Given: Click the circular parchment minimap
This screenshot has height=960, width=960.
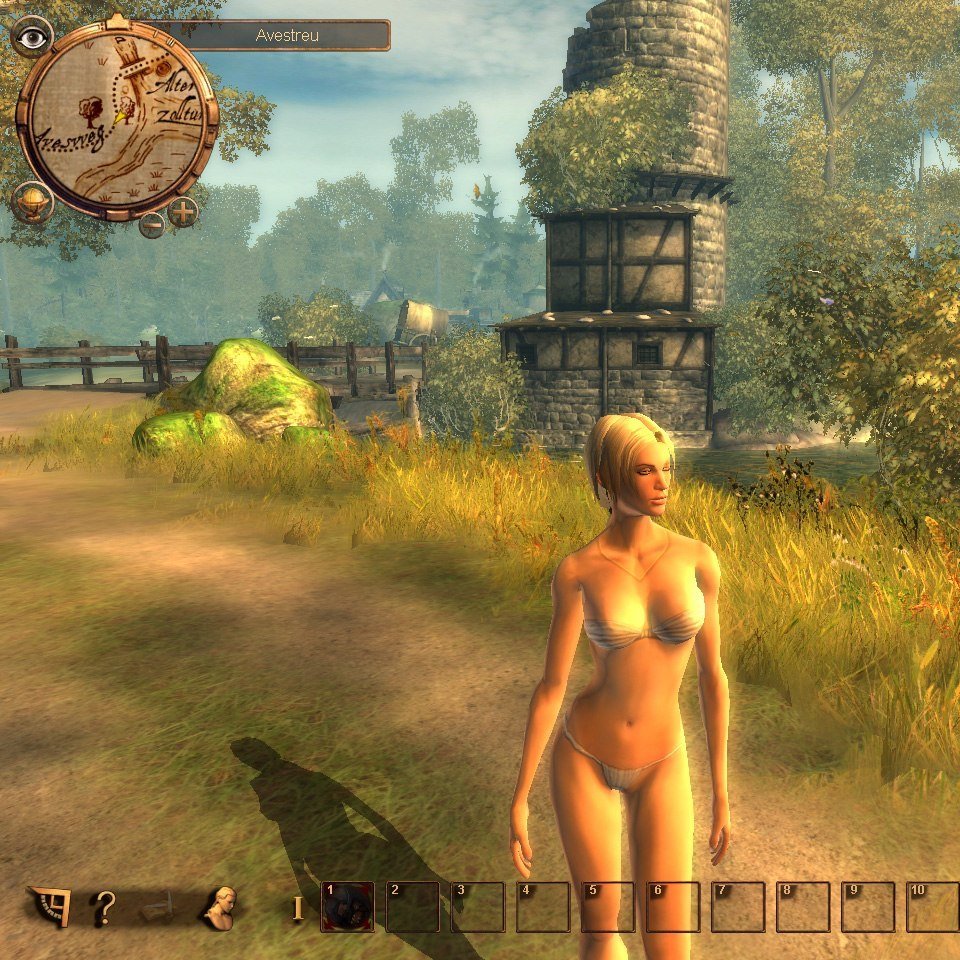Looking at the screenshot, I should [117, 118].
